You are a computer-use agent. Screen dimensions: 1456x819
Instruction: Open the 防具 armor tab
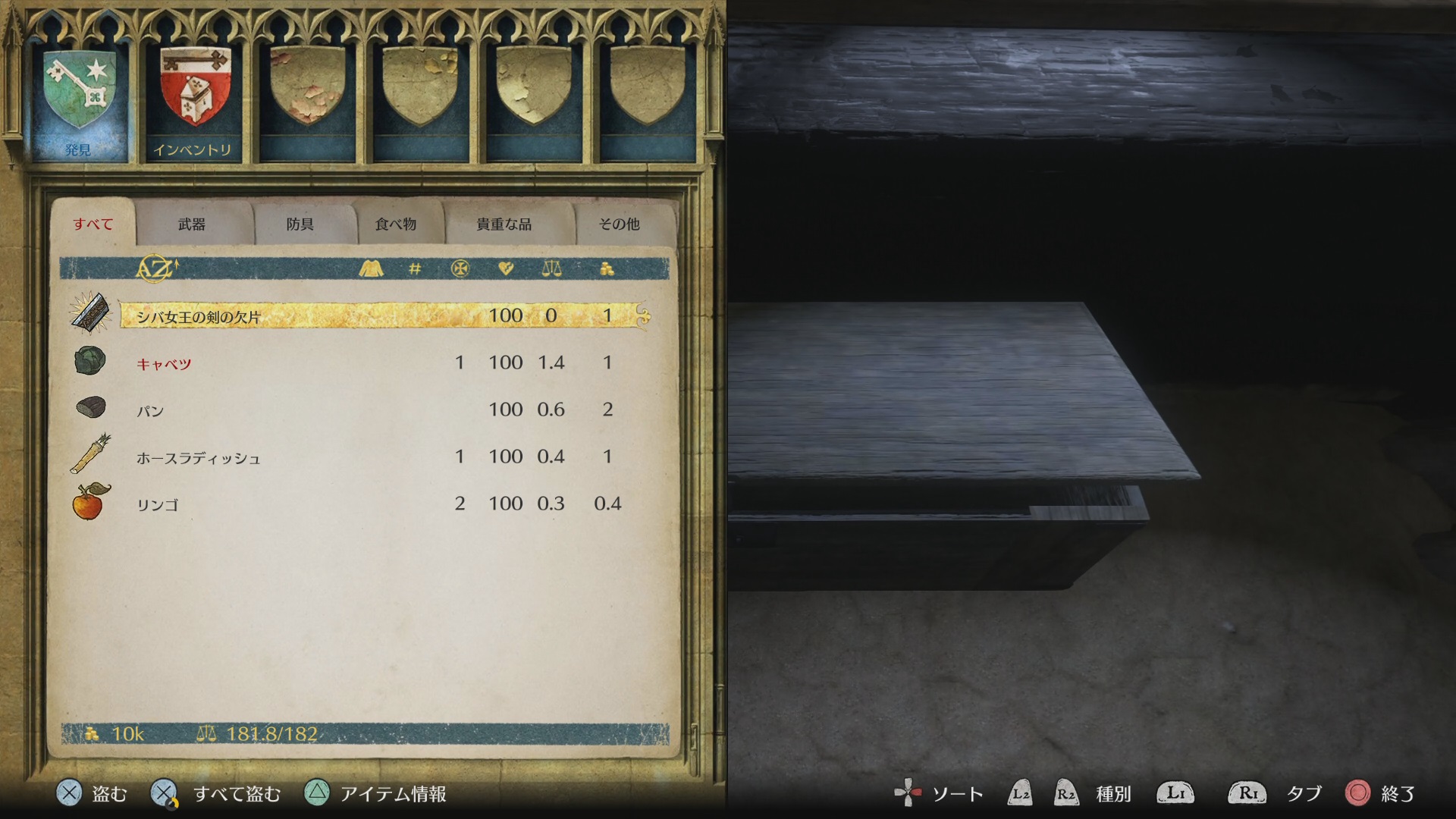click(x=300, y=224)
